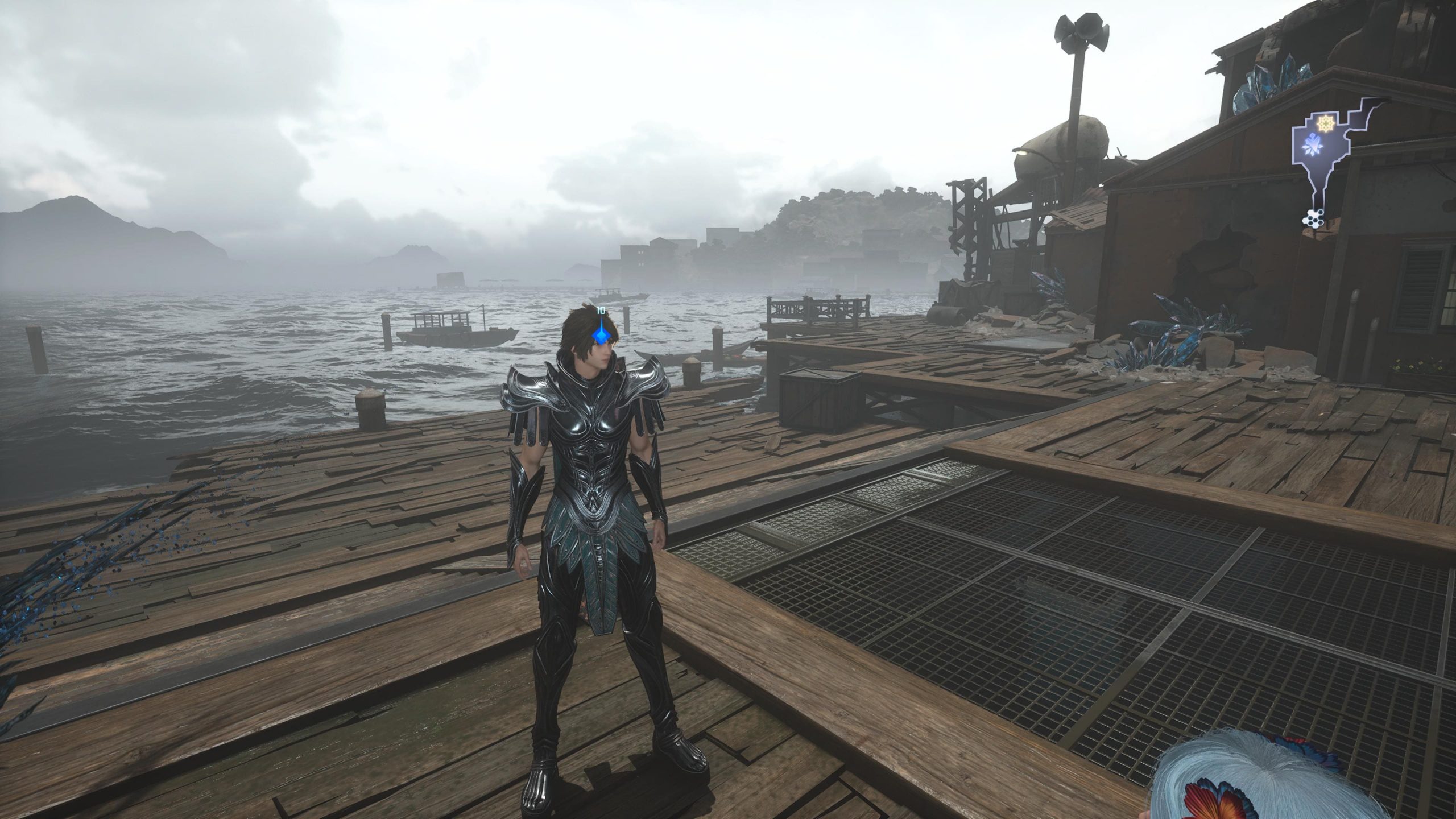This screenshot has height=819, width=1456.
Task: Click the blue diamond waypoint marker
Action: coord(601,336)
